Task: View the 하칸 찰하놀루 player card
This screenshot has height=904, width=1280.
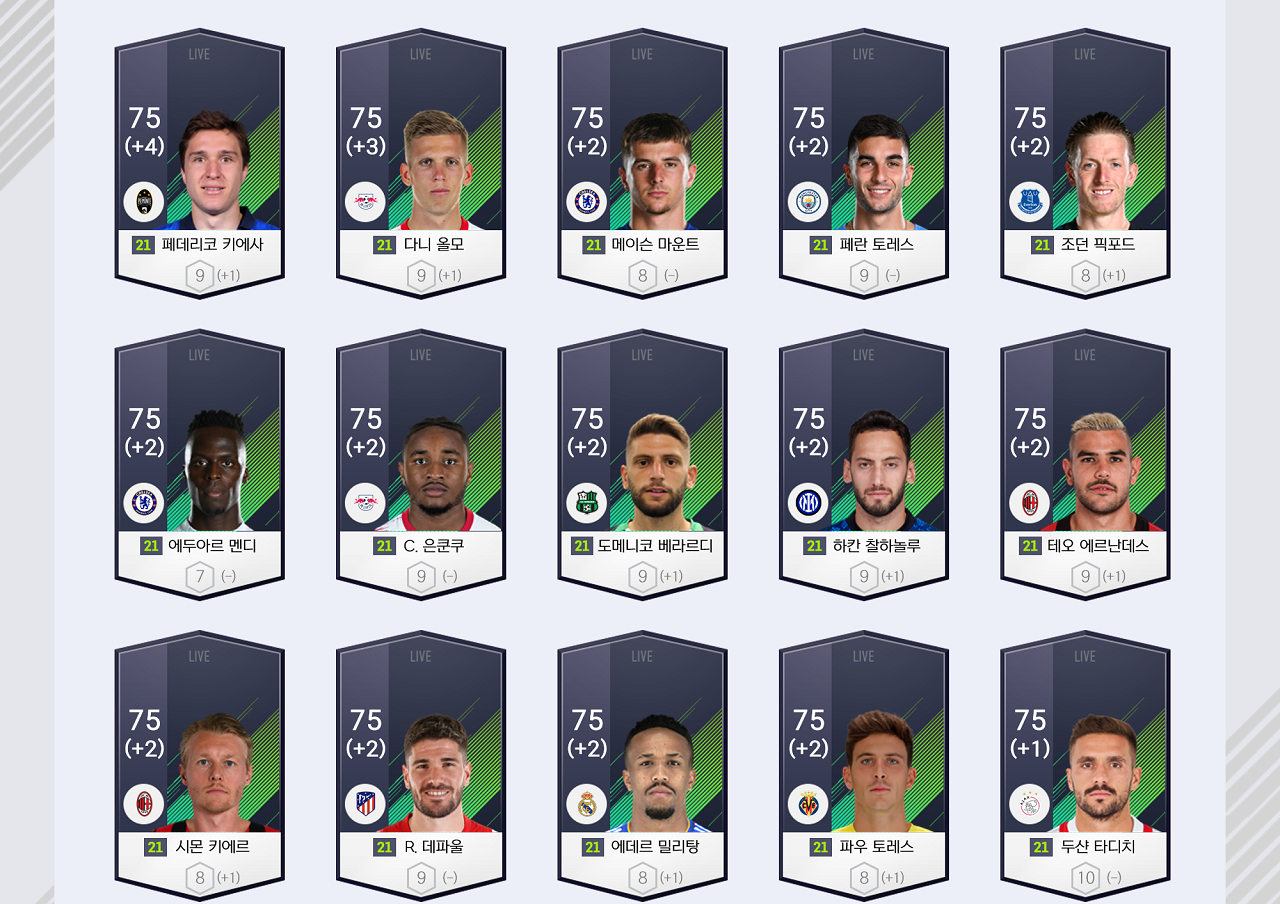Action: [x=864, y=466]
